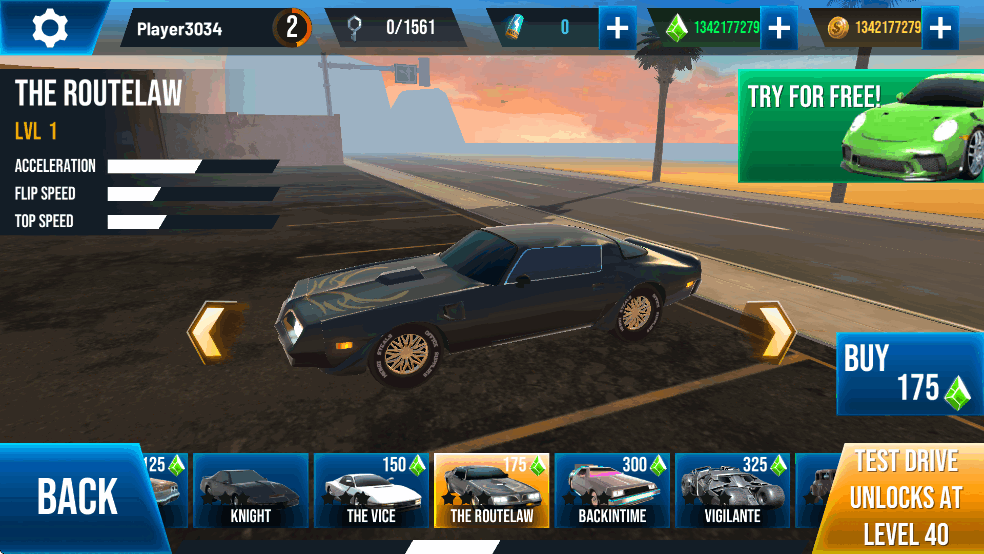The height and width of the screenshot is (554, 984).
Task: Select The Routelaw car thumbnail
Action: pos(491,490)
